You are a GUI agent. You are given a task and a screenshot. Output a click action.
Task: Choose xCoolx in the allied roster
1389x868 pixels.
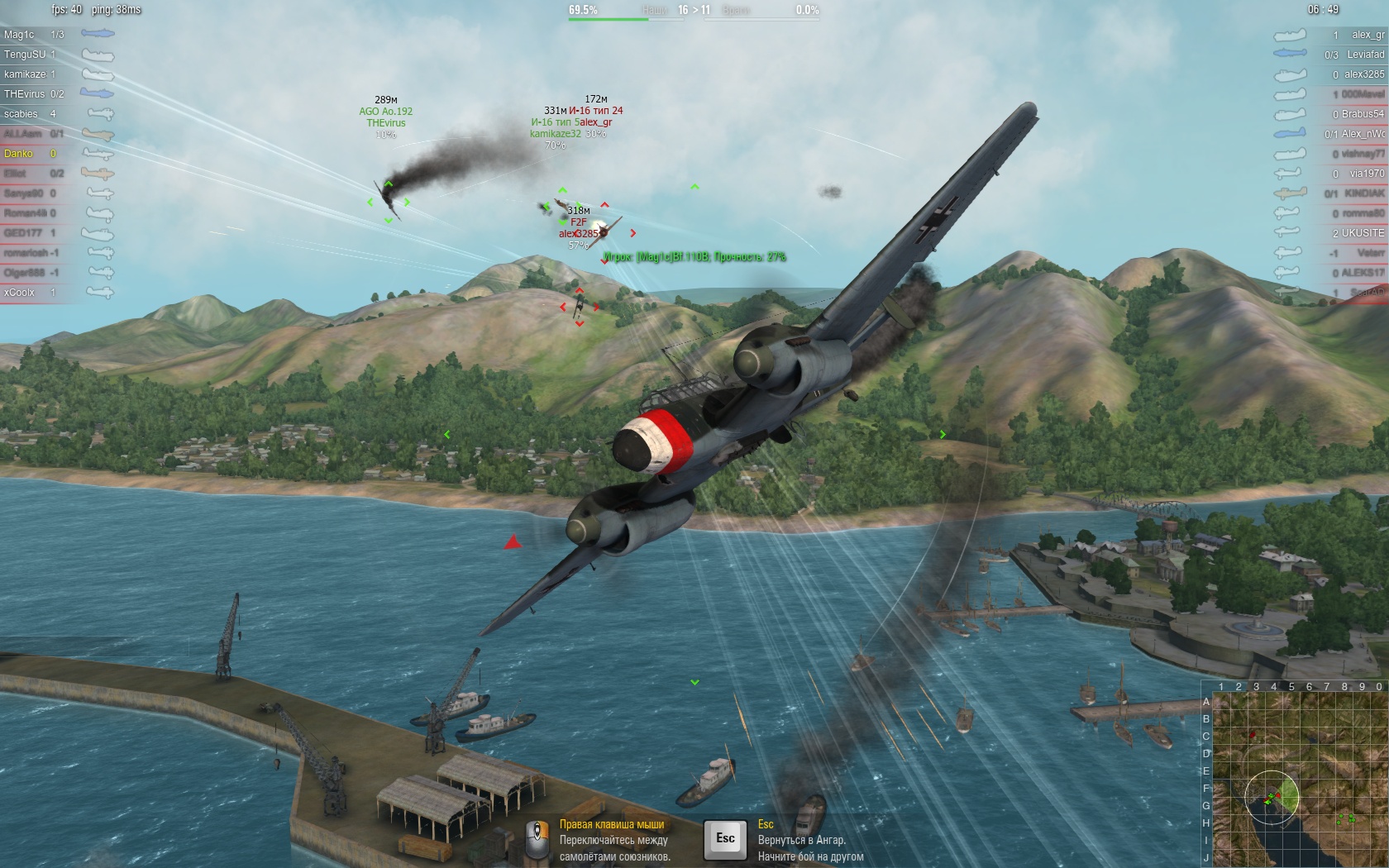(19, 293)
